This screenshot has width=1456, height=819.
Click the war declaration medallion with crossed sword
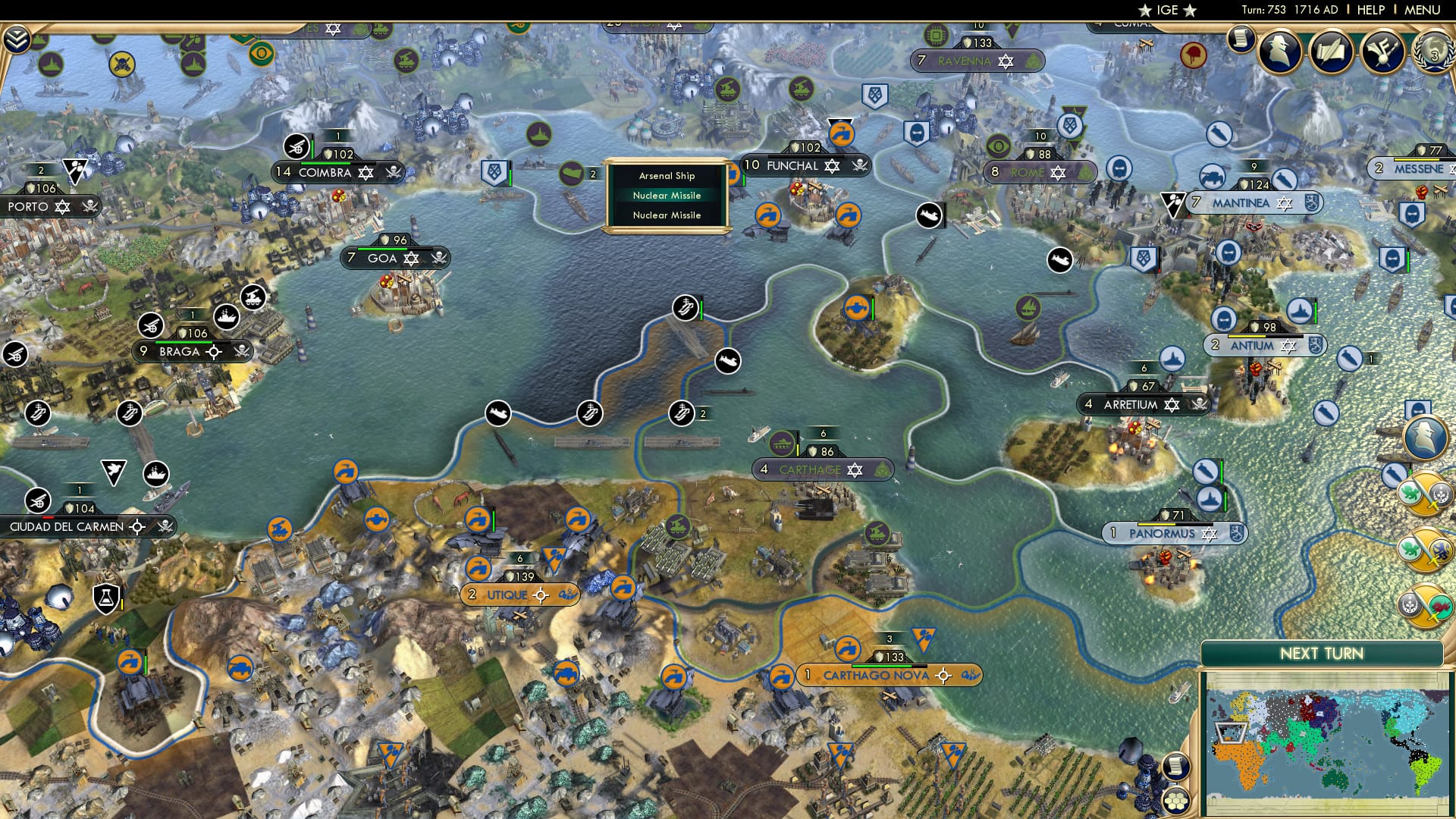tap(1423, 494)
